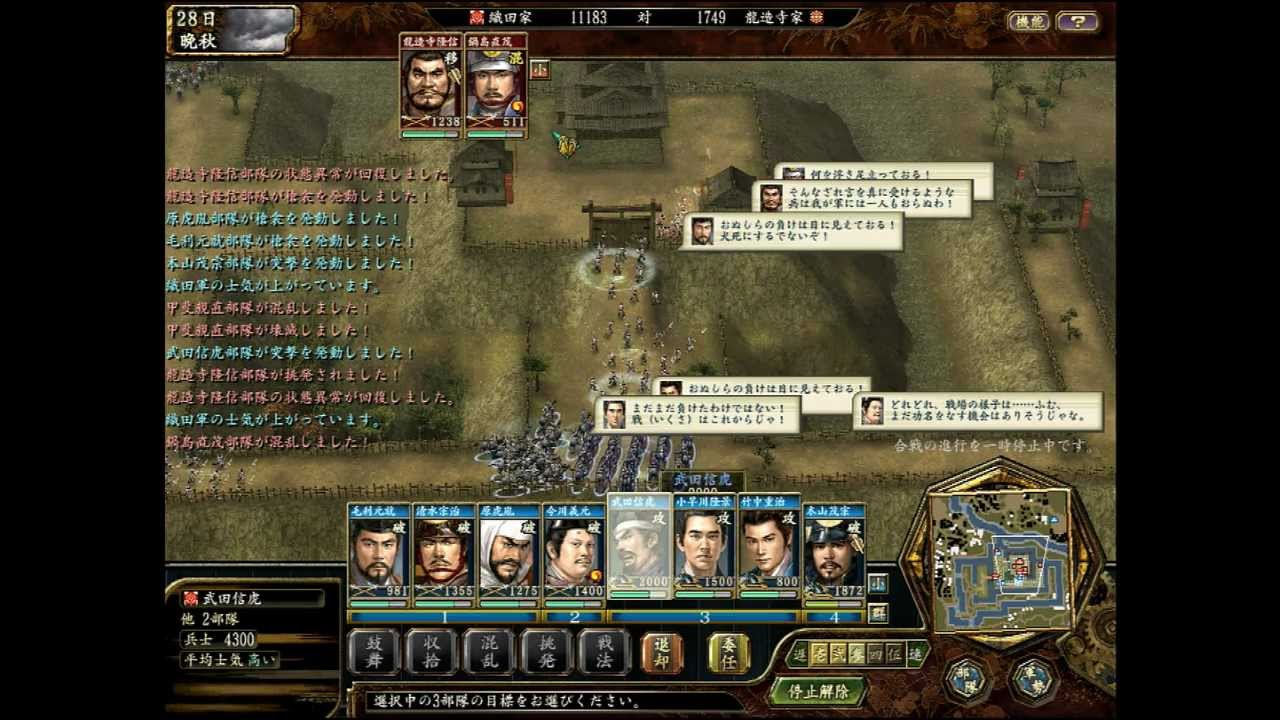The width and height of the screenshot is (1280, 720).
Task: Resume the battle with 停止解除
Action: 818,691
